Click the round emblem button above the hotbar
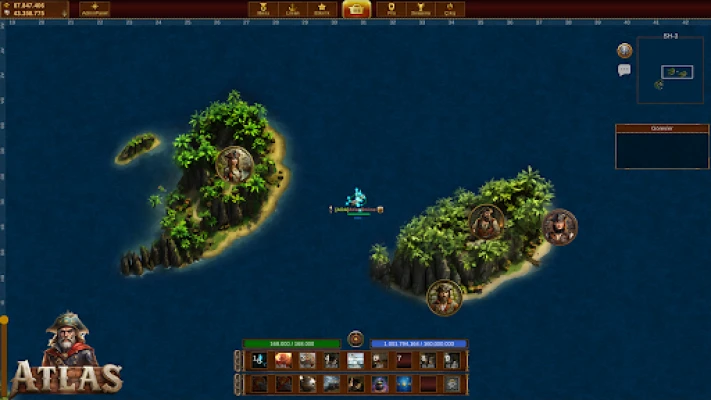 point(355,339)
